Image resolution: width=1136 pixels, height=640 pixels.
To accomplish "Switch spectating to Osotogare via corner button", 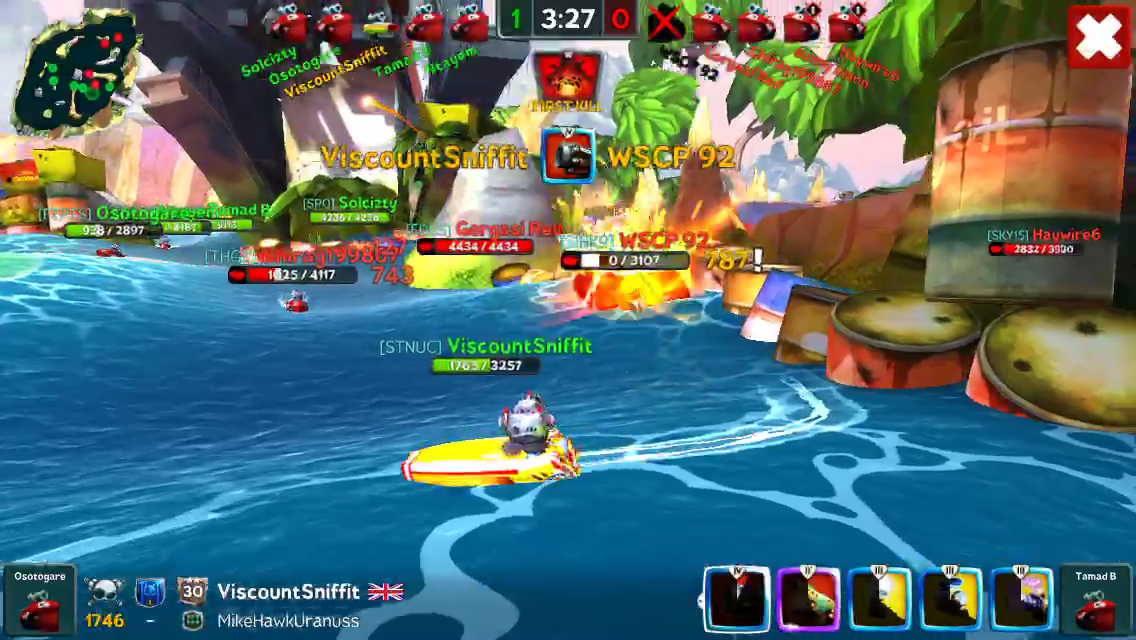I will point(39,601).
